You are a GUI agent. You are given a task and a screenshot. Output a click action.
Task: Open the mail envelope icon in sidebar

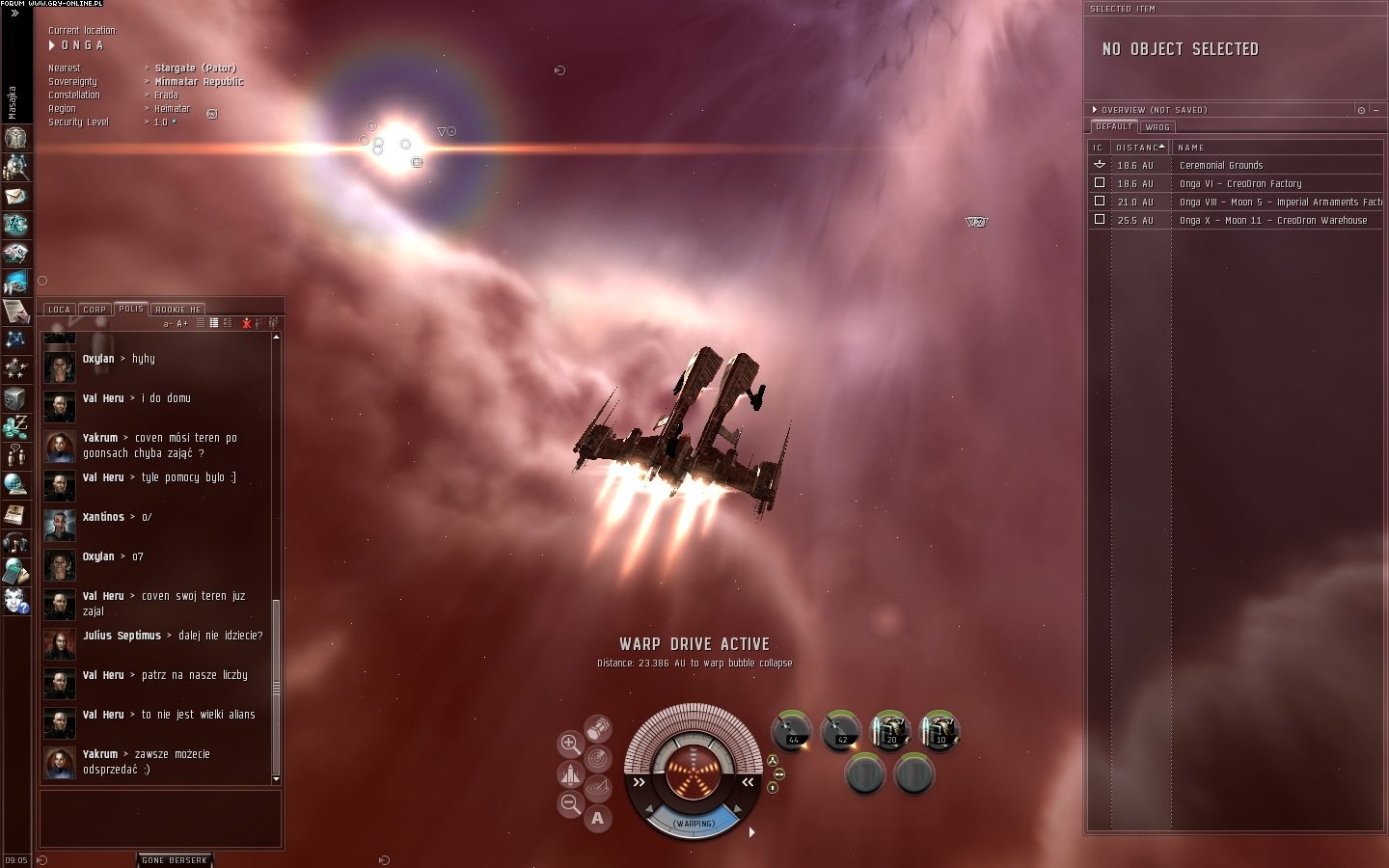[15, 196]
